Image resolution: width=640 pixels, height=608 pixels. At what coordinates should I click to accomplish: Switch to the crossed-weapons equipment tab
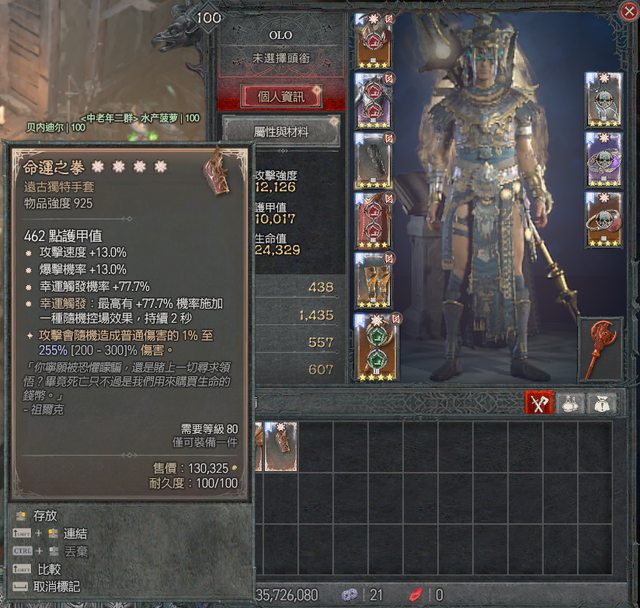click(541, 402)
